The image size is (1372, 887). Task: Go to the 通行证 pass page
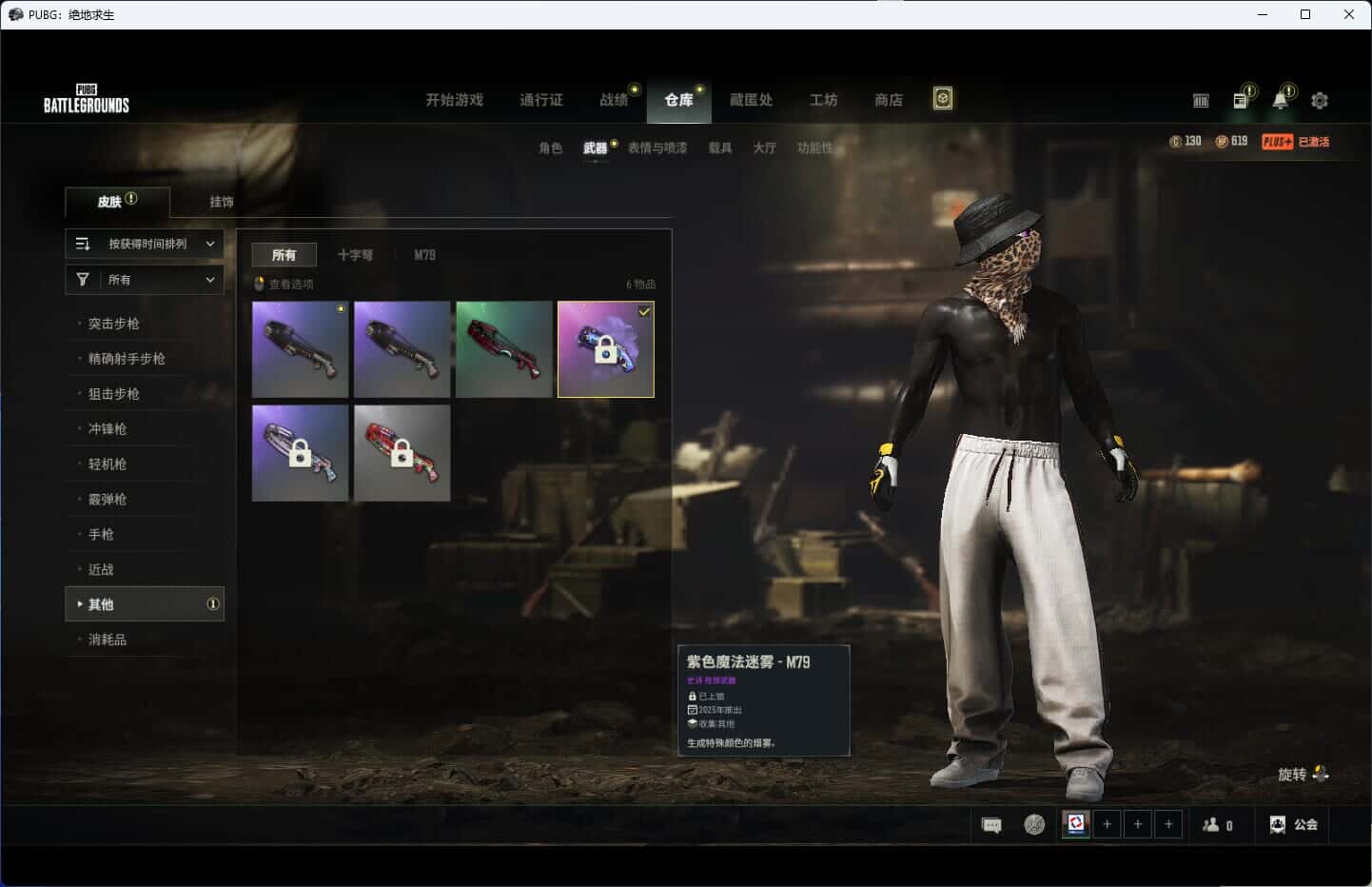click(x=540, y=100)
